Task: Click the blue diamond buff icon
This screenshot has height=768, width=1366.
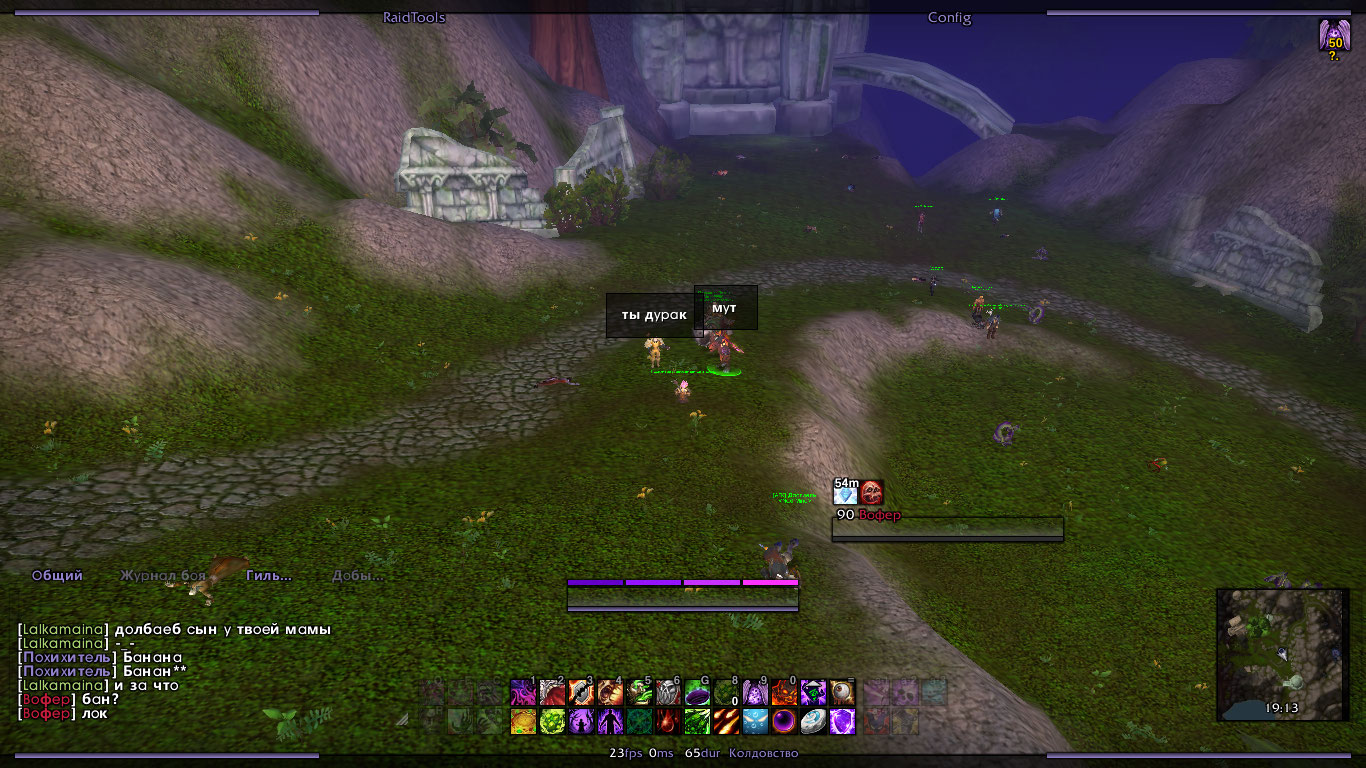Action: [846, 493]
